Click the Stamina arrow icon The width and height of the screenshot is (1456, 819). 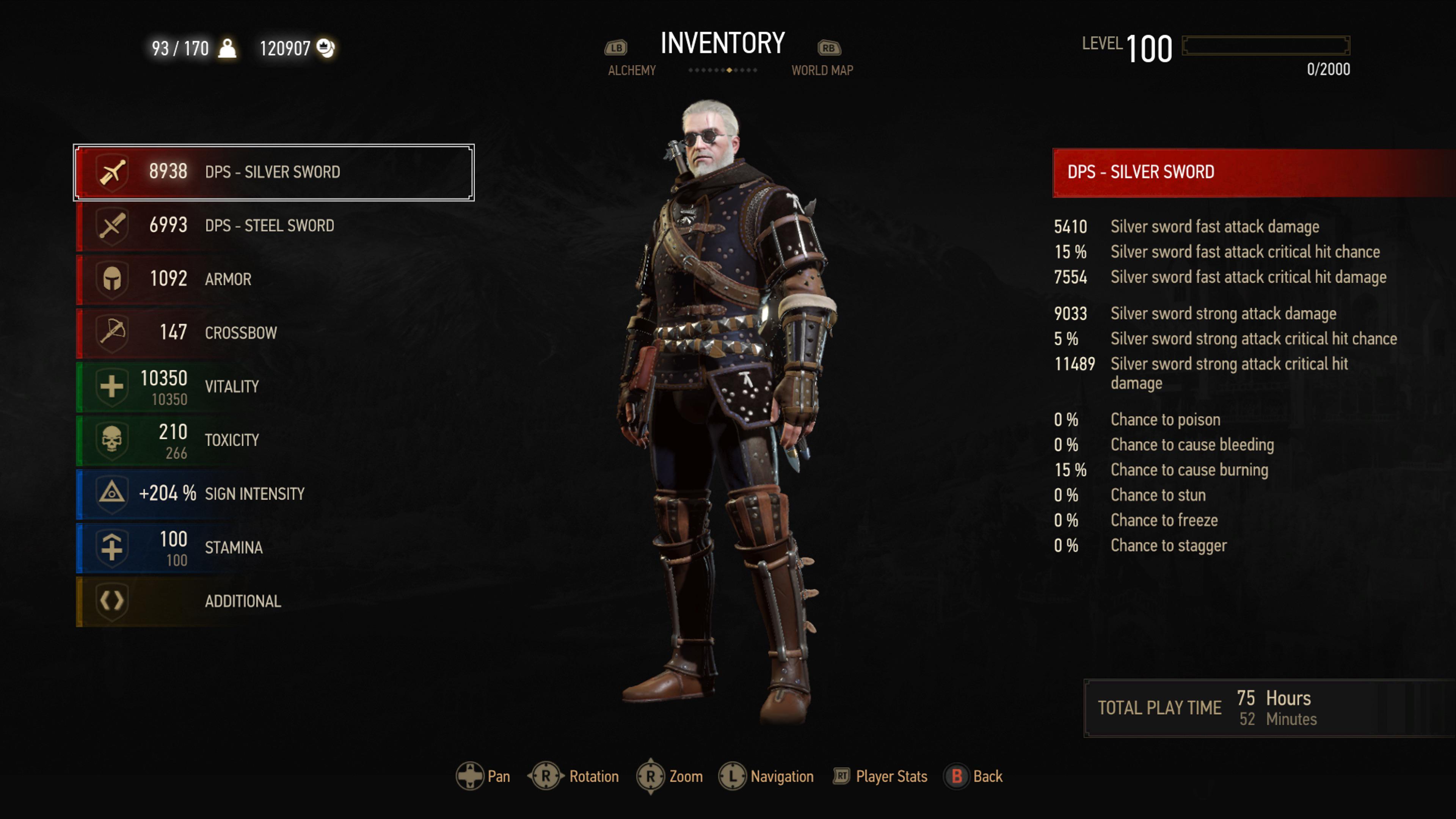pyautogui.click(x=111, y=547)
